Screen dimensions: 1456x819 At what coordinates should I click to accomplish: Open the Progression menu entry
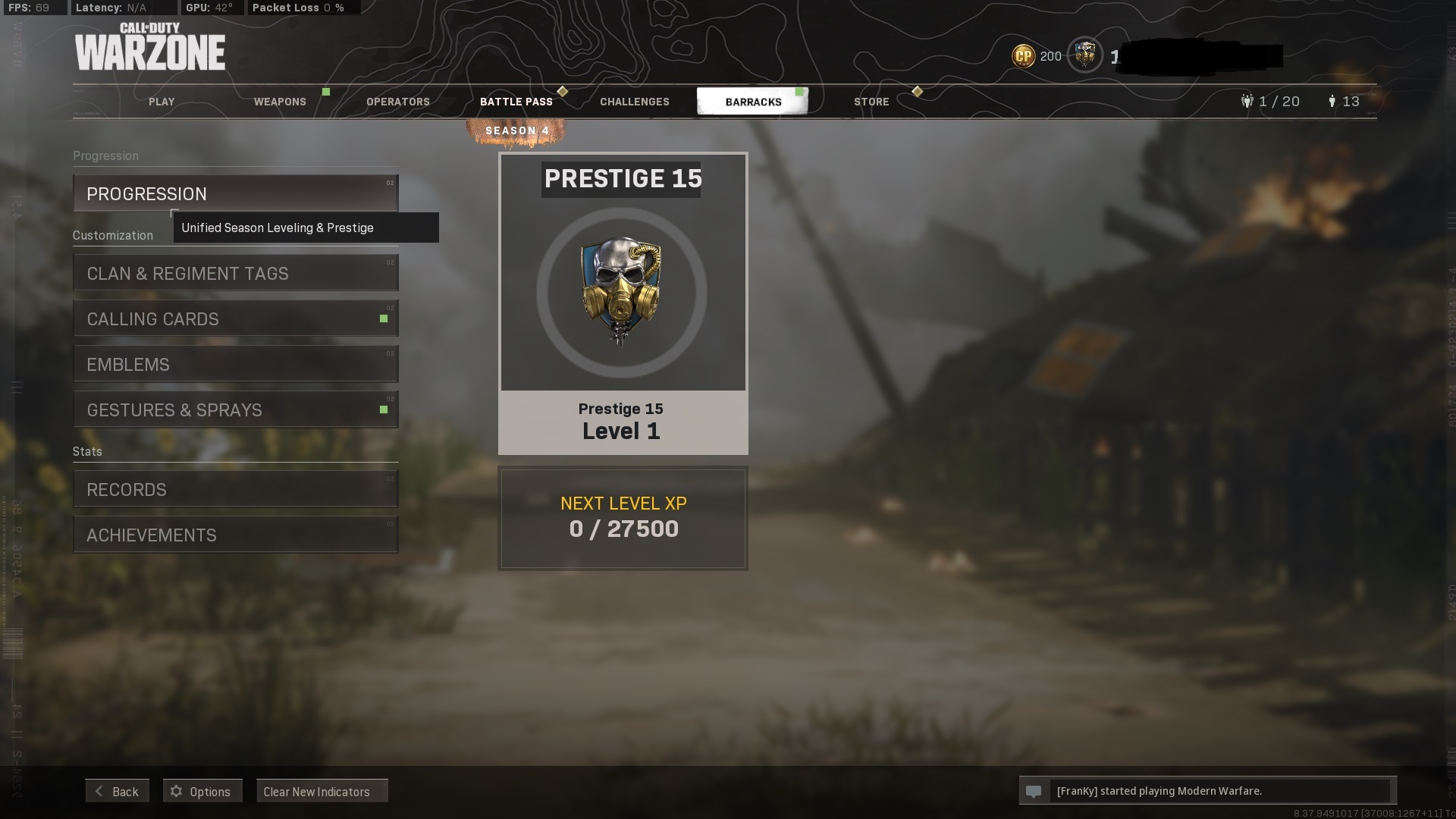tap(235, 193)
